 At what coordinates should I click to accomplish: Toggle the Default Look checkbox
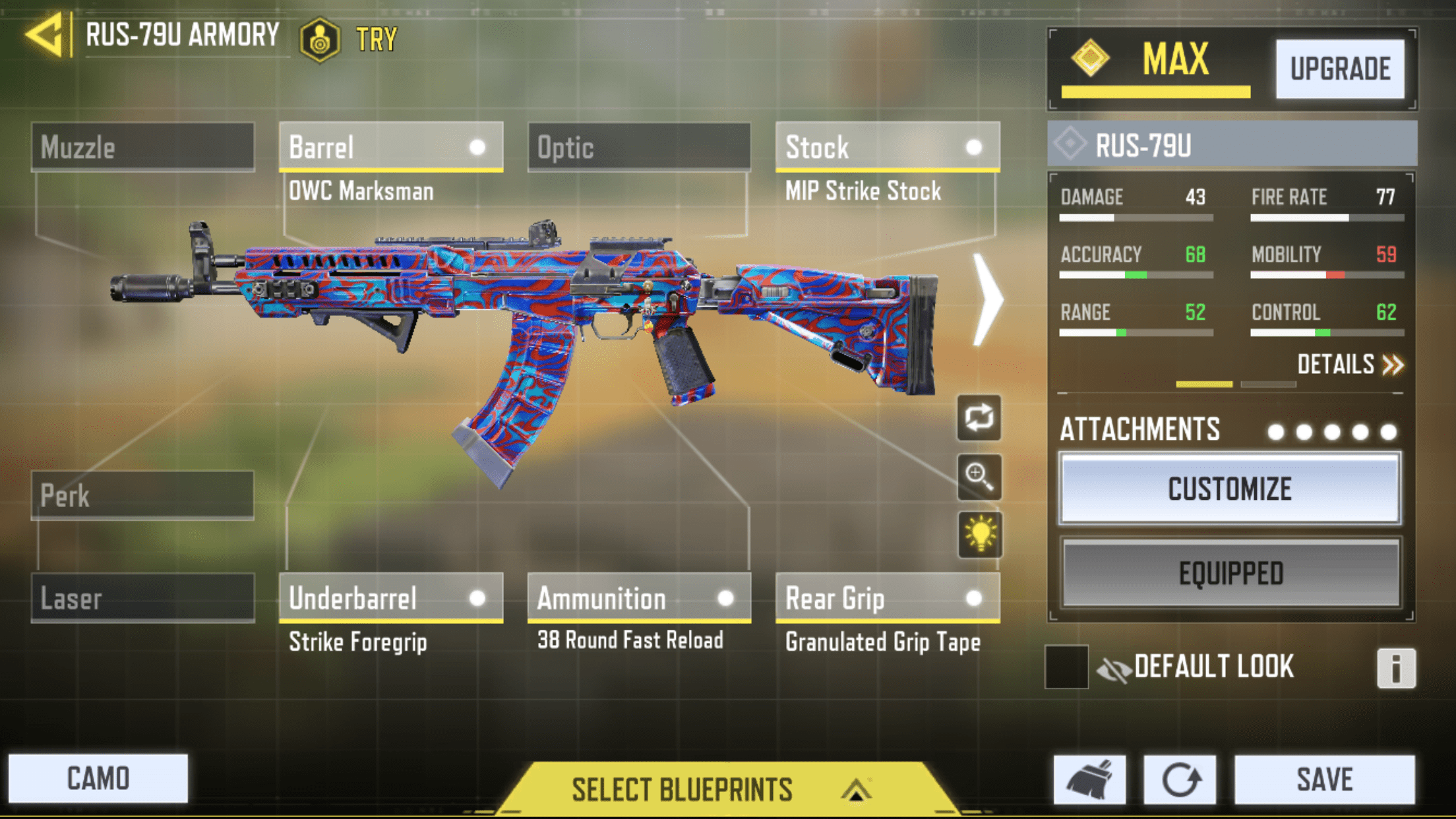[1066, 667]
